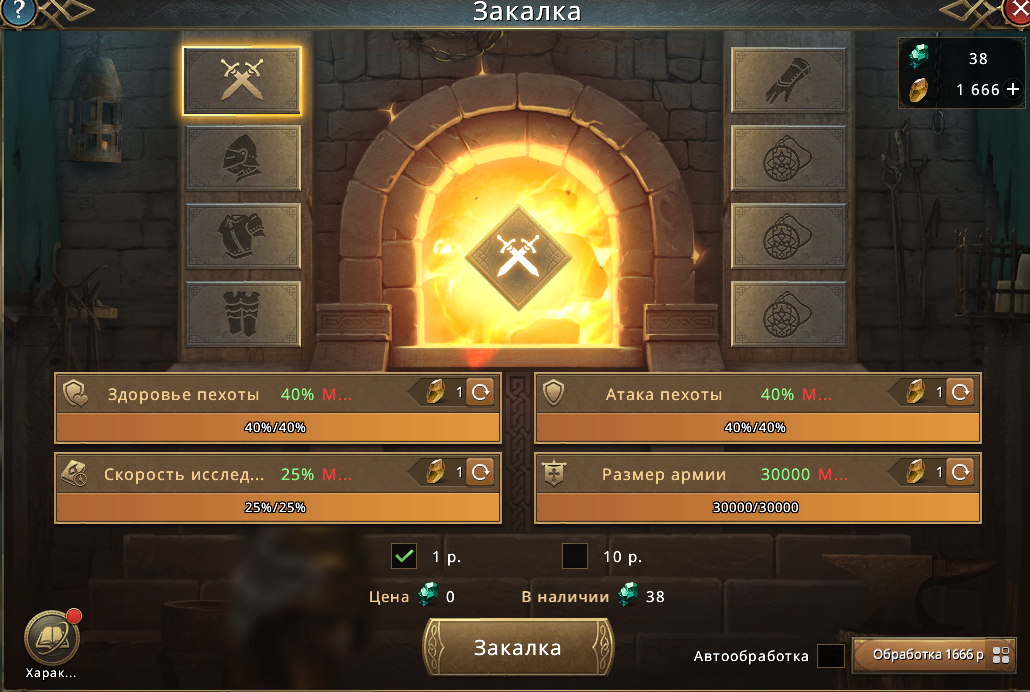Image resolution: width=1030 pixels, height=692 pixels.
Task: Choose the chest armor slot
Action: 242,235
